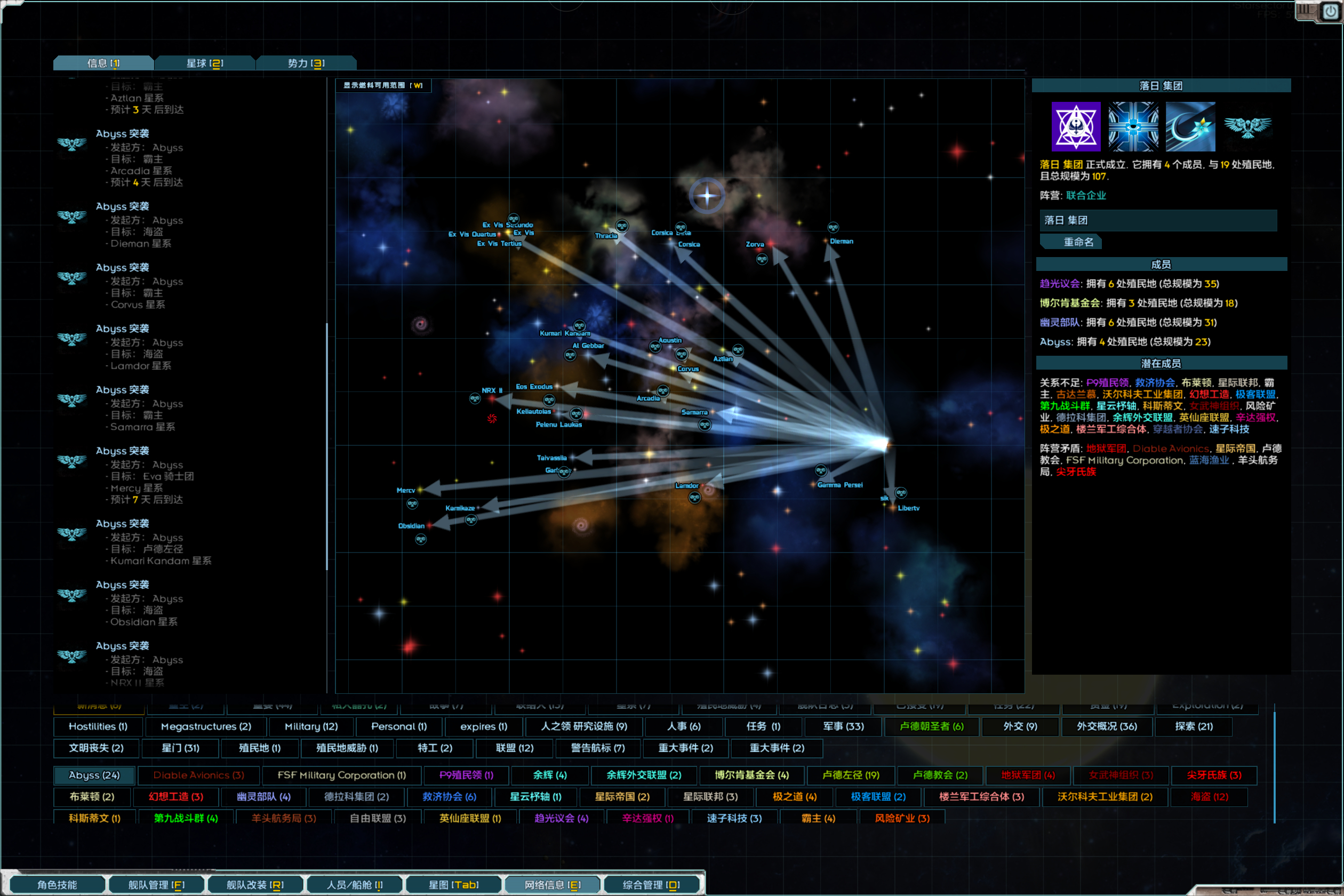Toggle 显示燃料可用范围 on the map
1344x896 pixels.
coord(382,85)
